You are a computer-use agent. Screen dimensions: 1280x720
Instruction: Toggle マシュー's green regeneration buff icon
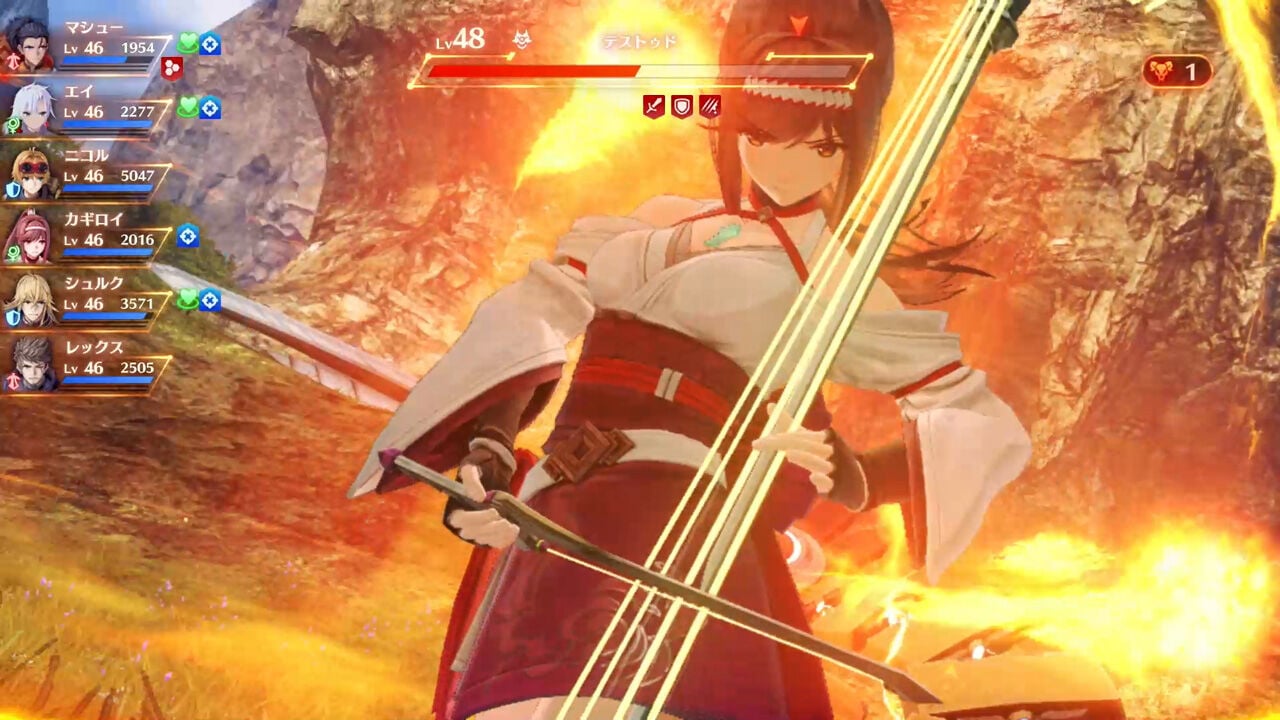point(188,40)
